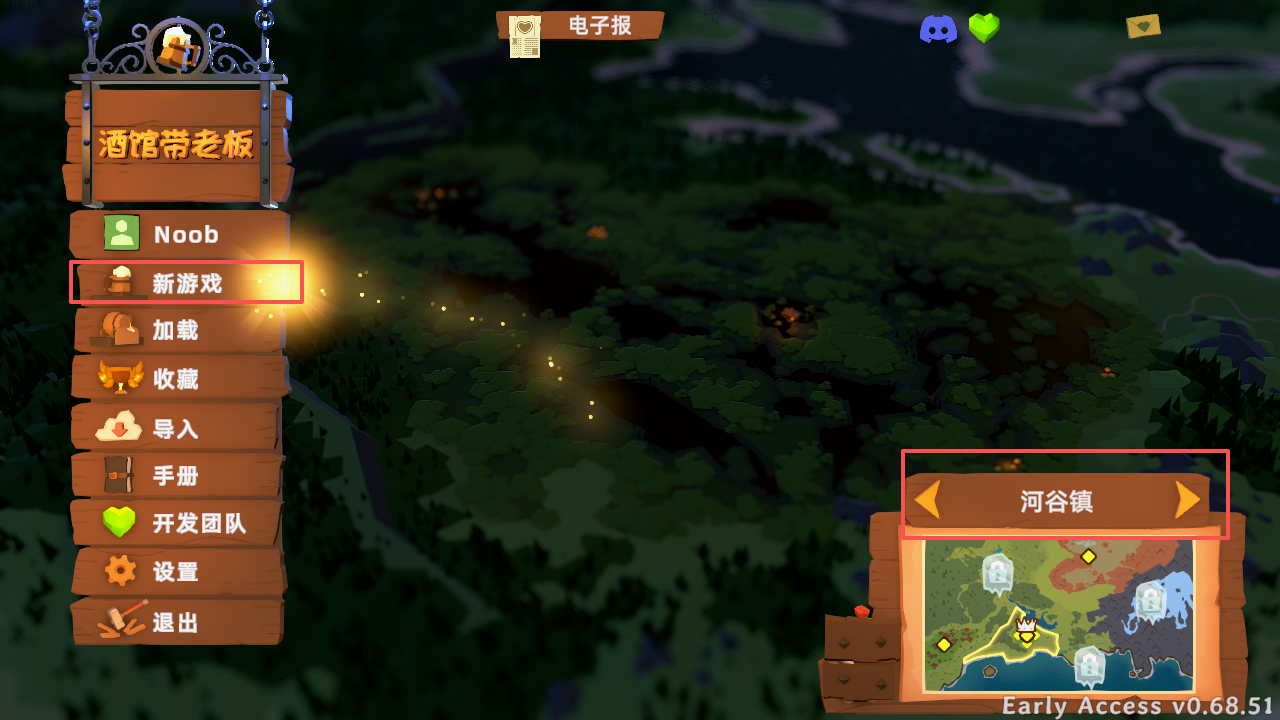Open the collection menu (收藏)
The image size is (1280, 720).
(x=177, y=379)
